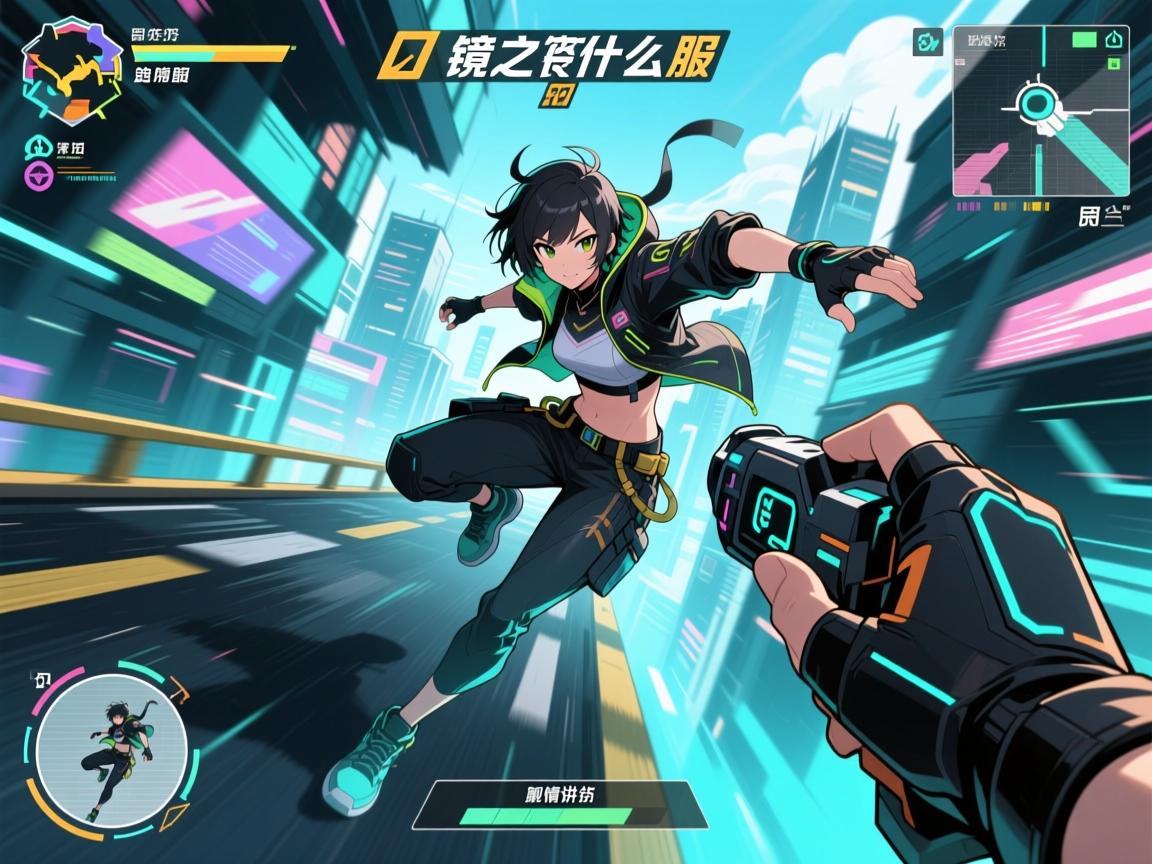Click the teal house-shaped icon on minimap

1116,40
